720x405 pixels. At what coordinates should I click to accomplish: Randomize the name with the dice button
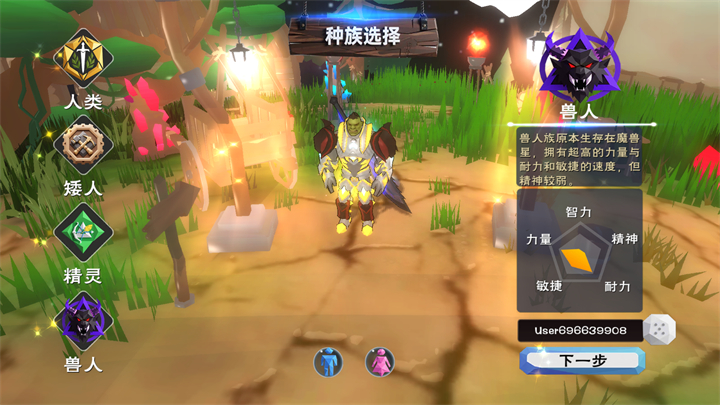coord(658,329)
